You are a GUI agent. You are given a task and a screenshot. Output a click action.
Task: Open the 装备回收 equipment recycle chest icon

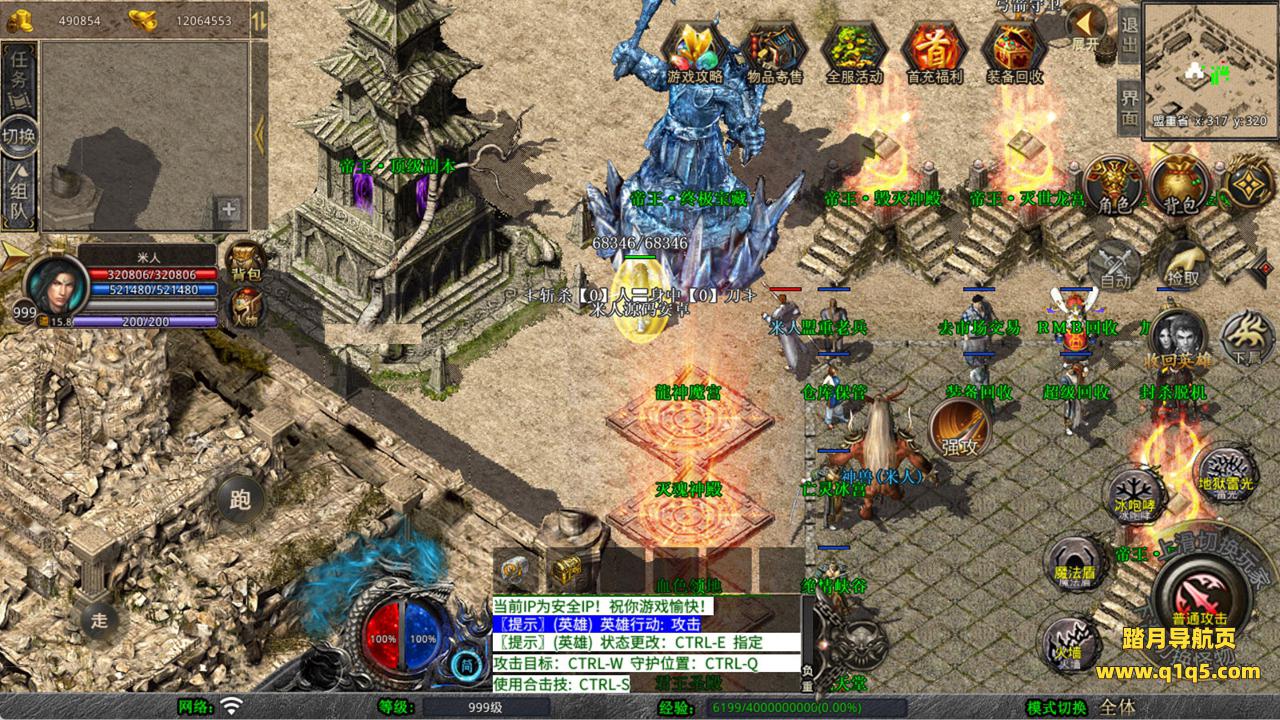(1014, 48)
